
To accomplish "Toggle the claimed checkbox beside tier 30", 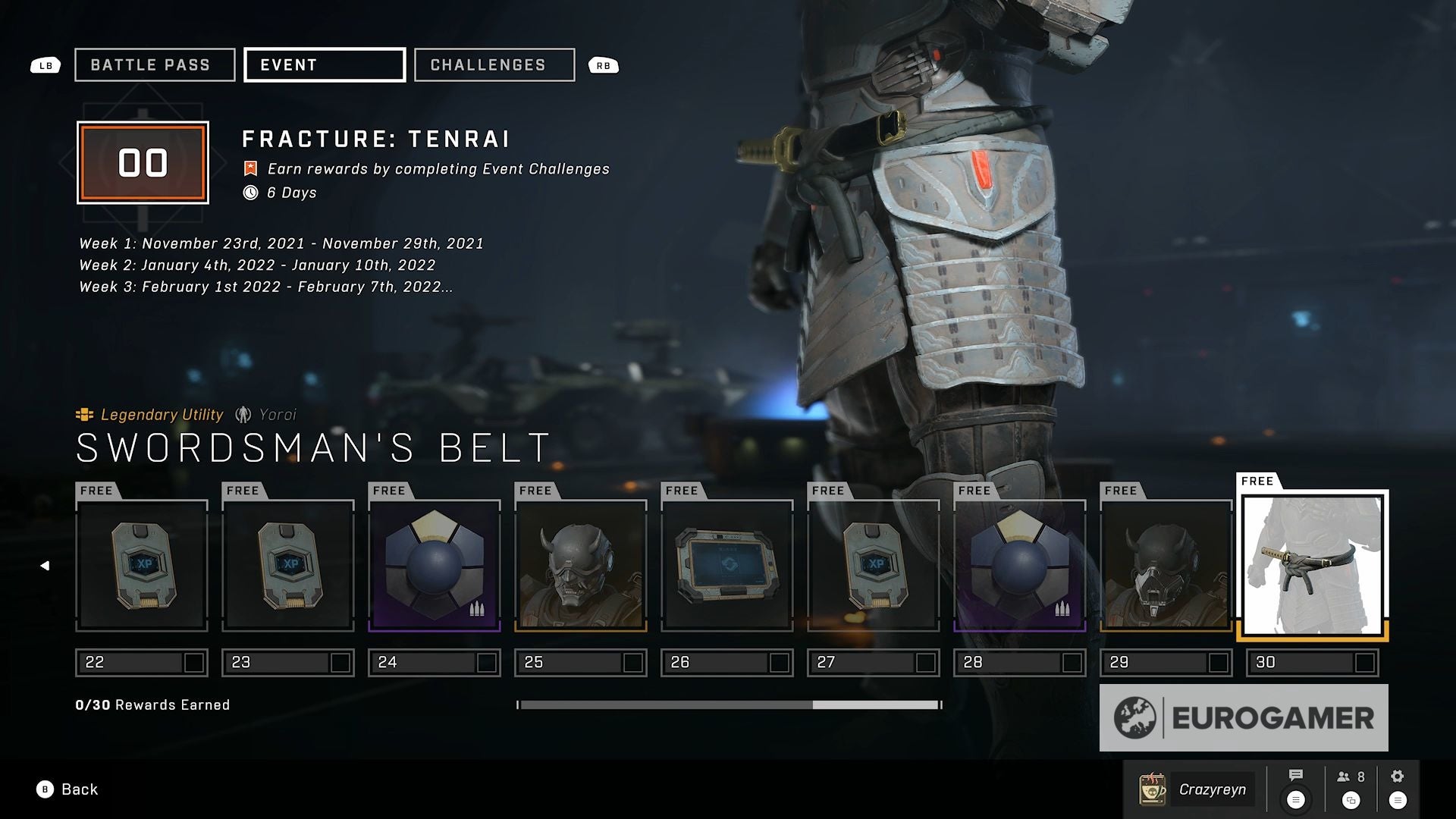I will [1365, 662].
